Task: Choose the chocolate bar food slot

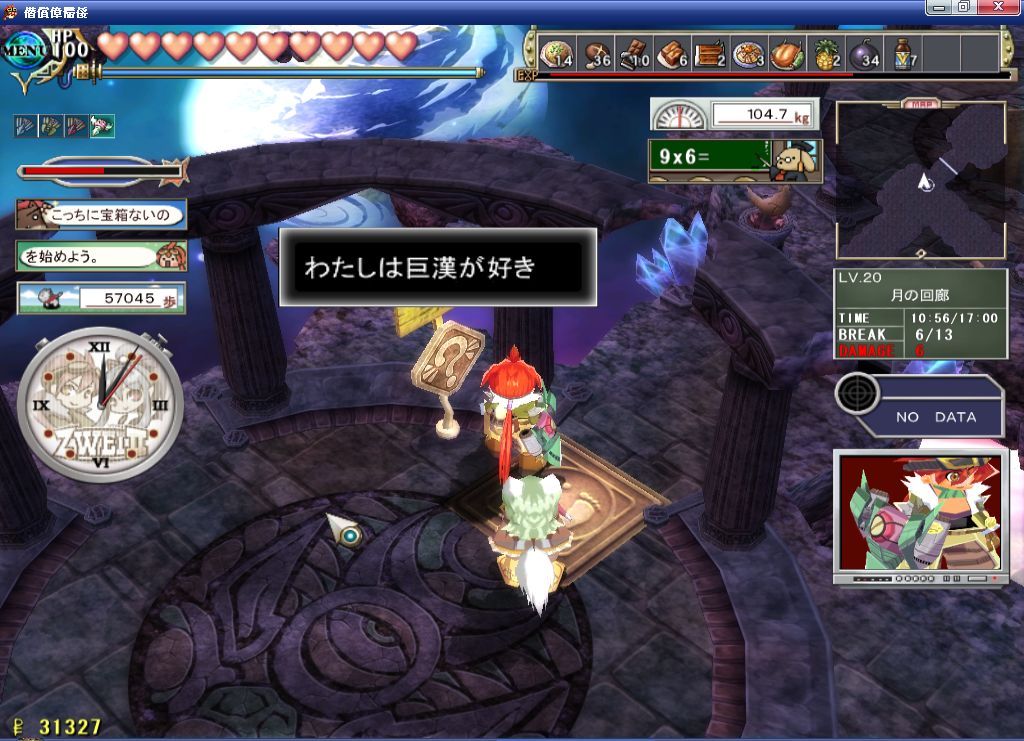Action: (x=634, y=53)
